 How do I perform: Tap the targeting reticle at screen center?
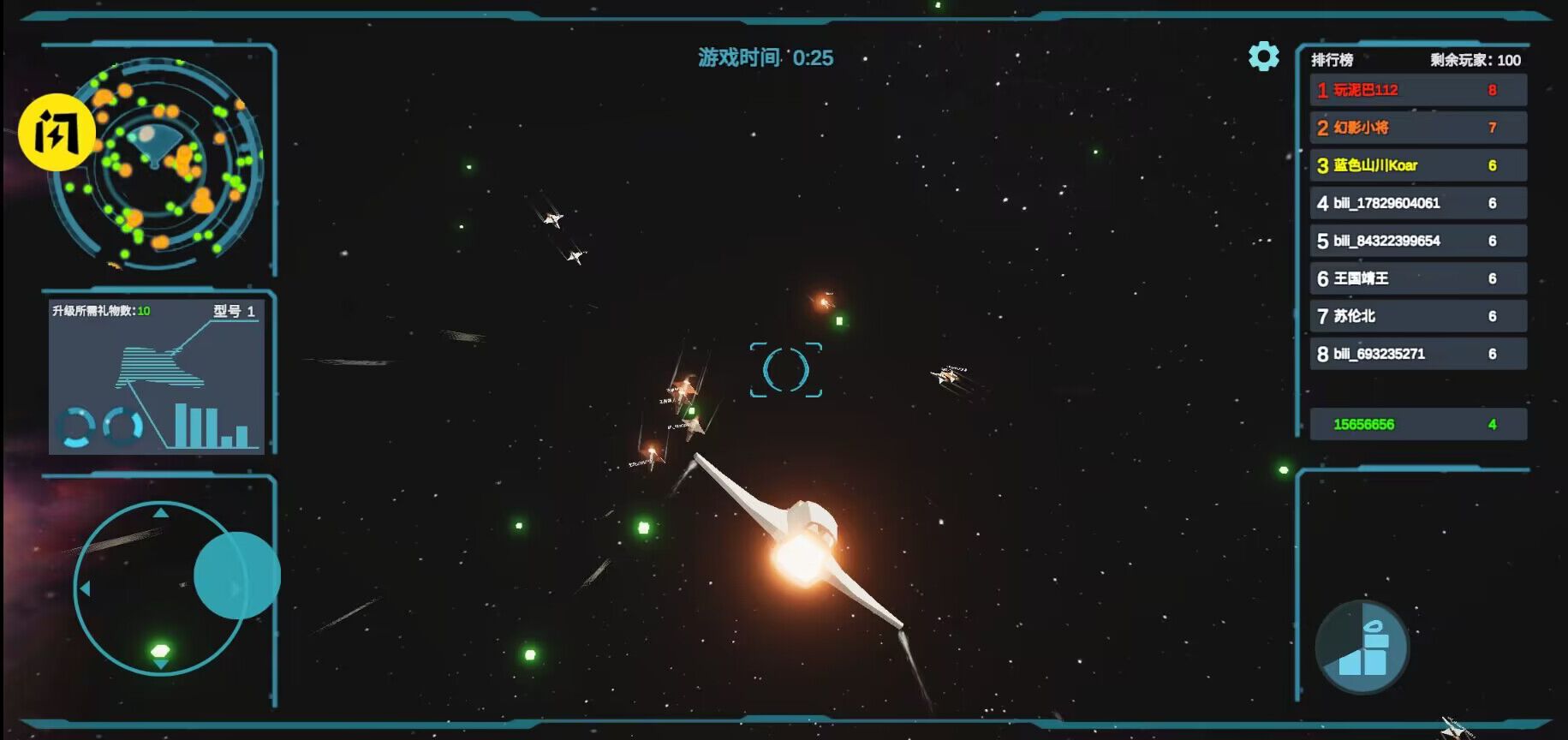point(787,371)
